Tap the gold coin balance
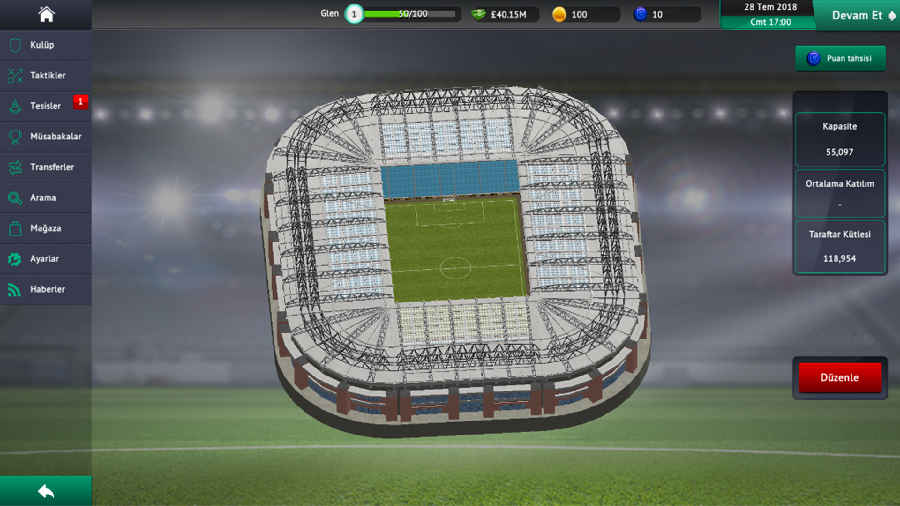This screenshot has height=506, width=900. pyautogui.click(x=584, y=14)
